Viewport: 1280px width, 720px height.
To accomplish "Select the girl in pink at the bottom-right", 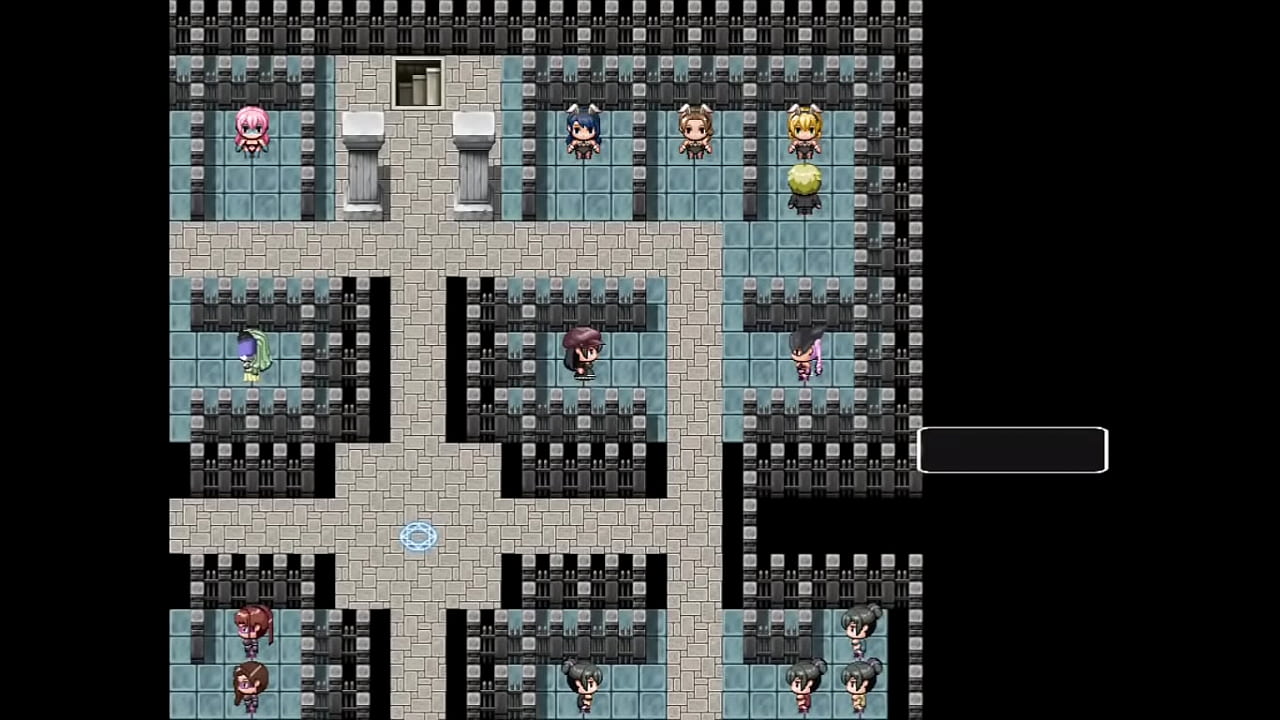I will (x=802, y=688).
